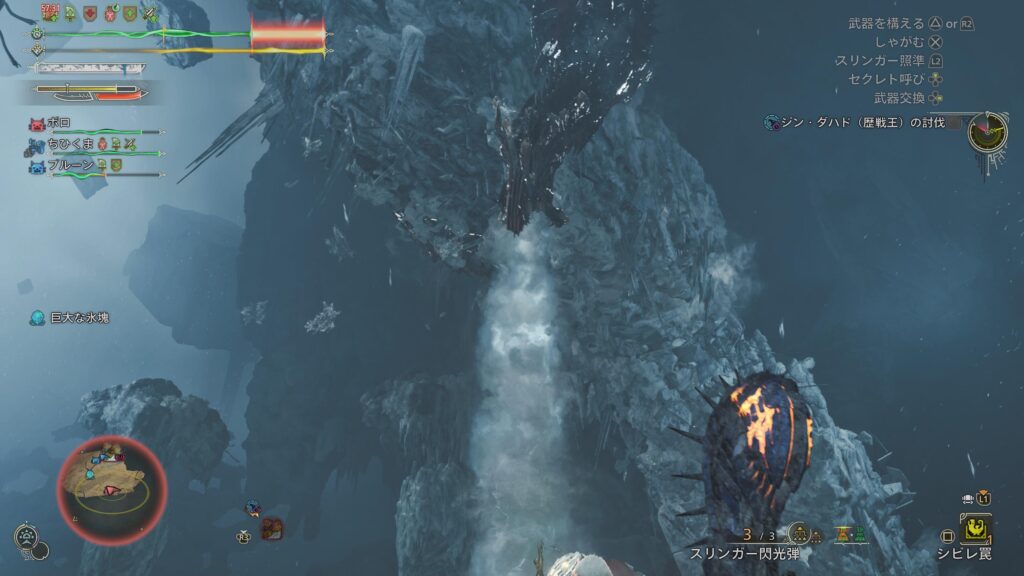The height and width of the screenshot is (576, 1024).
Task: Click the red ration item icon
Action: (272, 529)
